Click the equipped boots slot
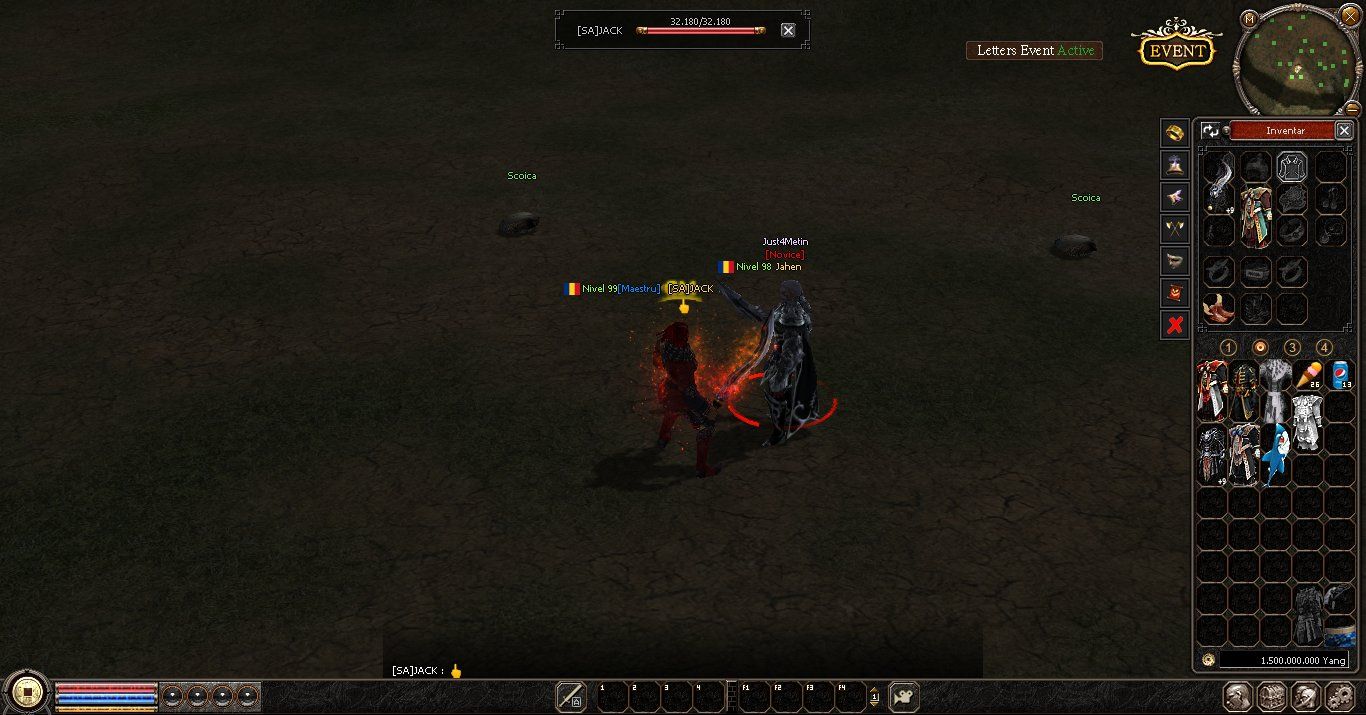1366x715 pixels. (x=1218, y=308)
